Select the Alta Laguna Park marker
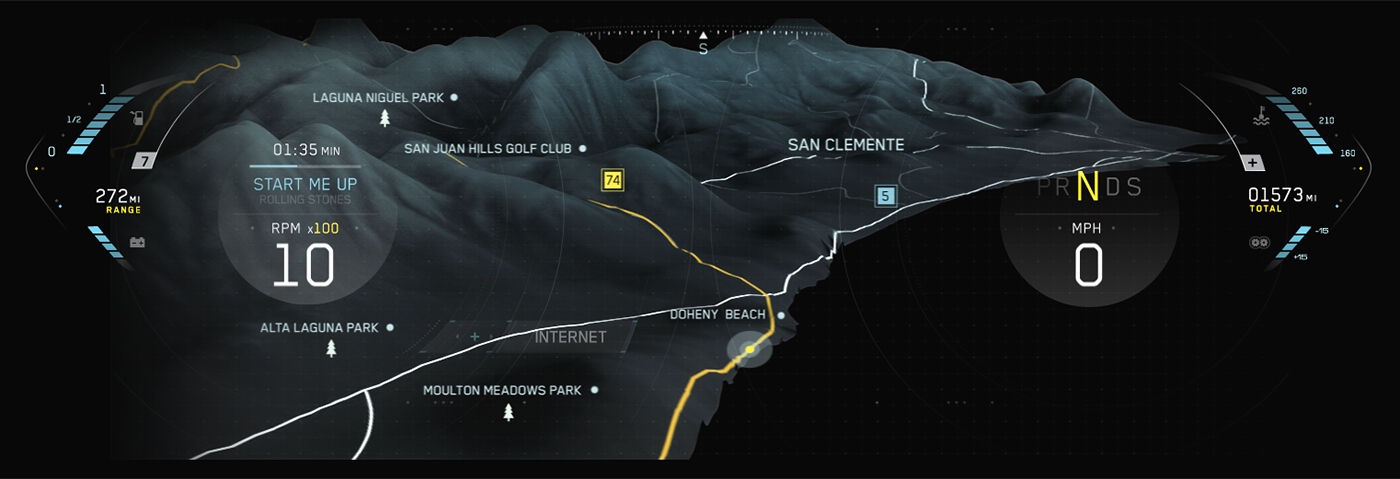Image resolution: width=1400 pixels, height=479 pixels. pyautogui.click(x=390, y=328)
